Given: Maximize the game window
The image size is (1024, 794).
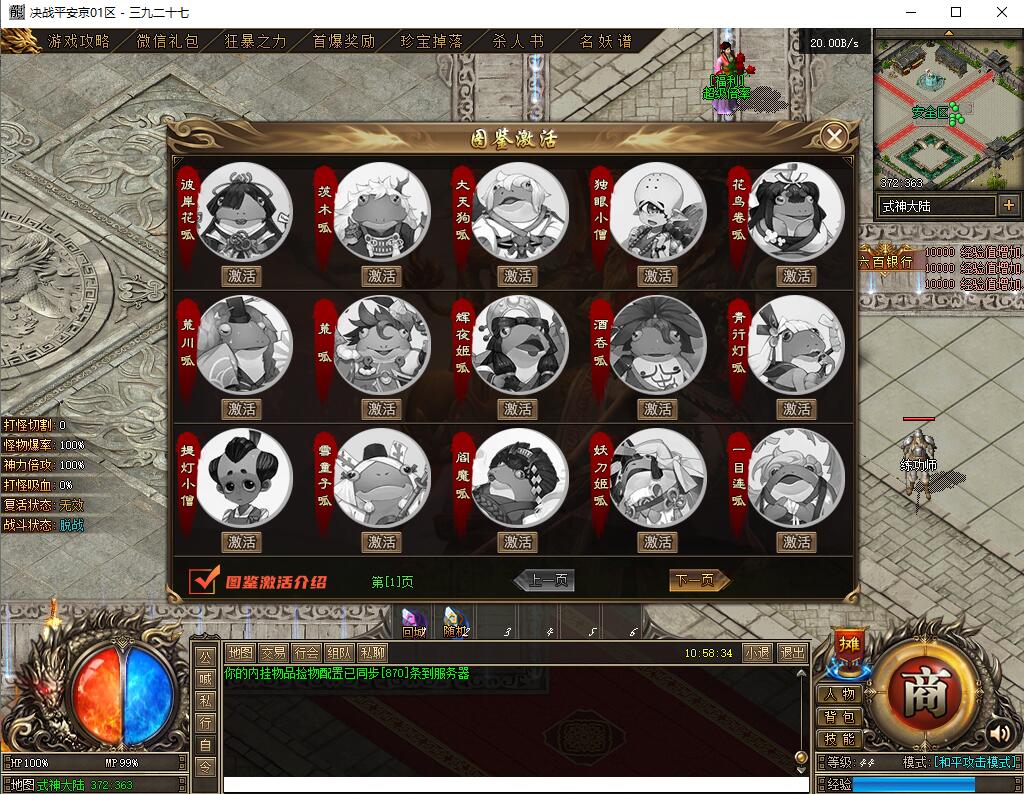Looking at the screenshot, I should (956, 13).
